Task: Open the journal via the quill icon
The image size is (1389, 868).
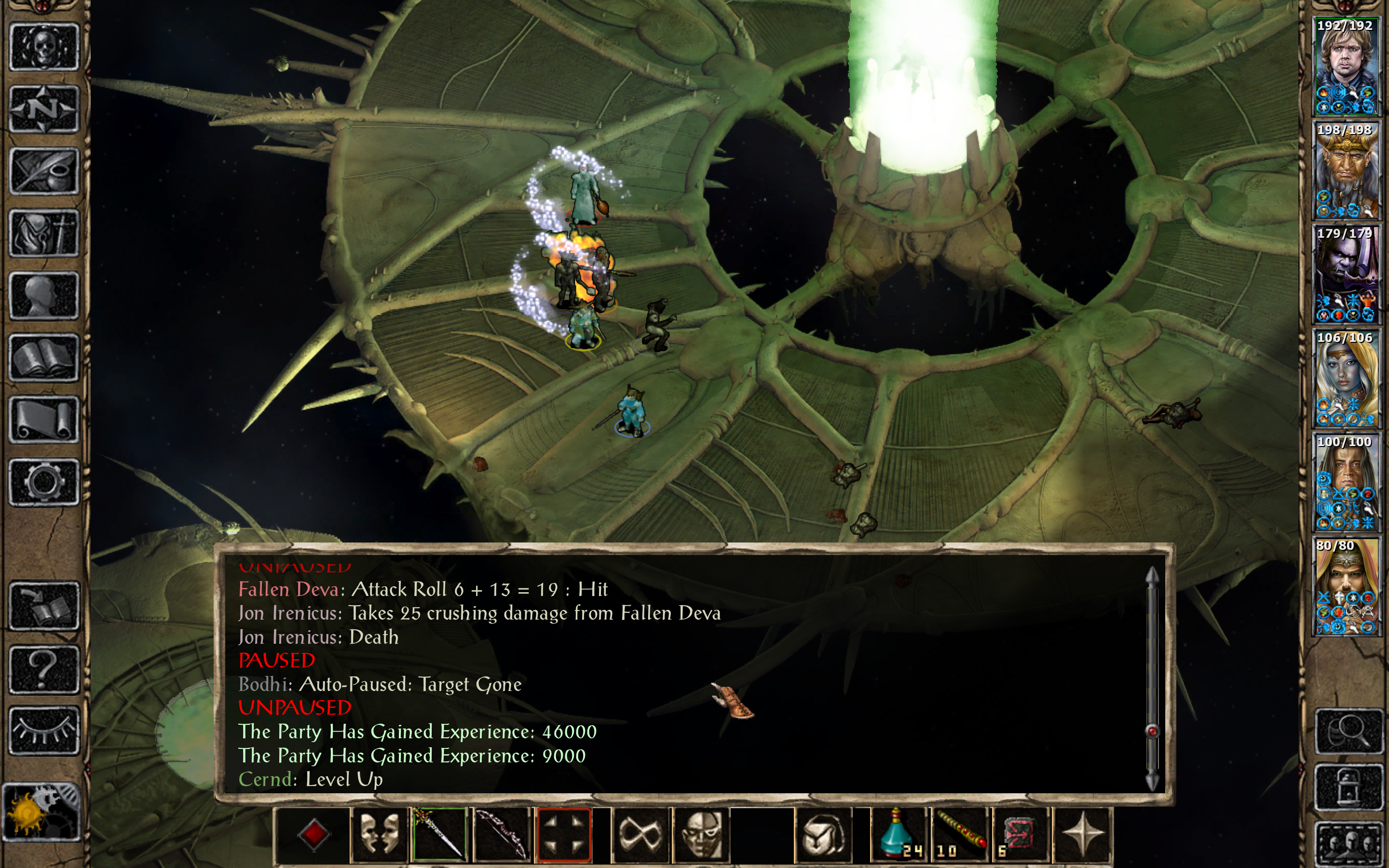Action: point(43,171)
